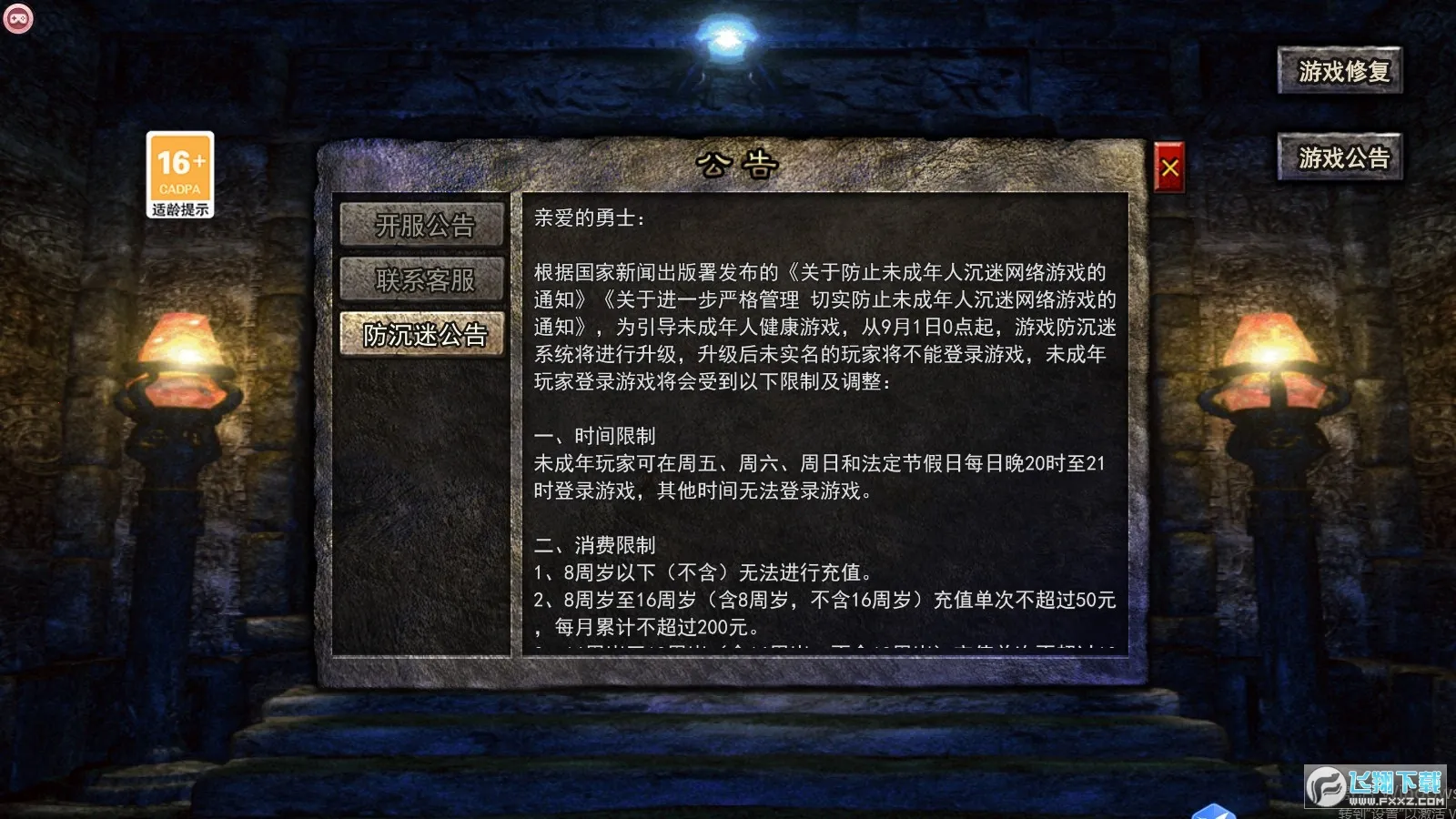Switch to the 开服公告 tab
The height and width of the screenshot is (819, 1456).
423,227
